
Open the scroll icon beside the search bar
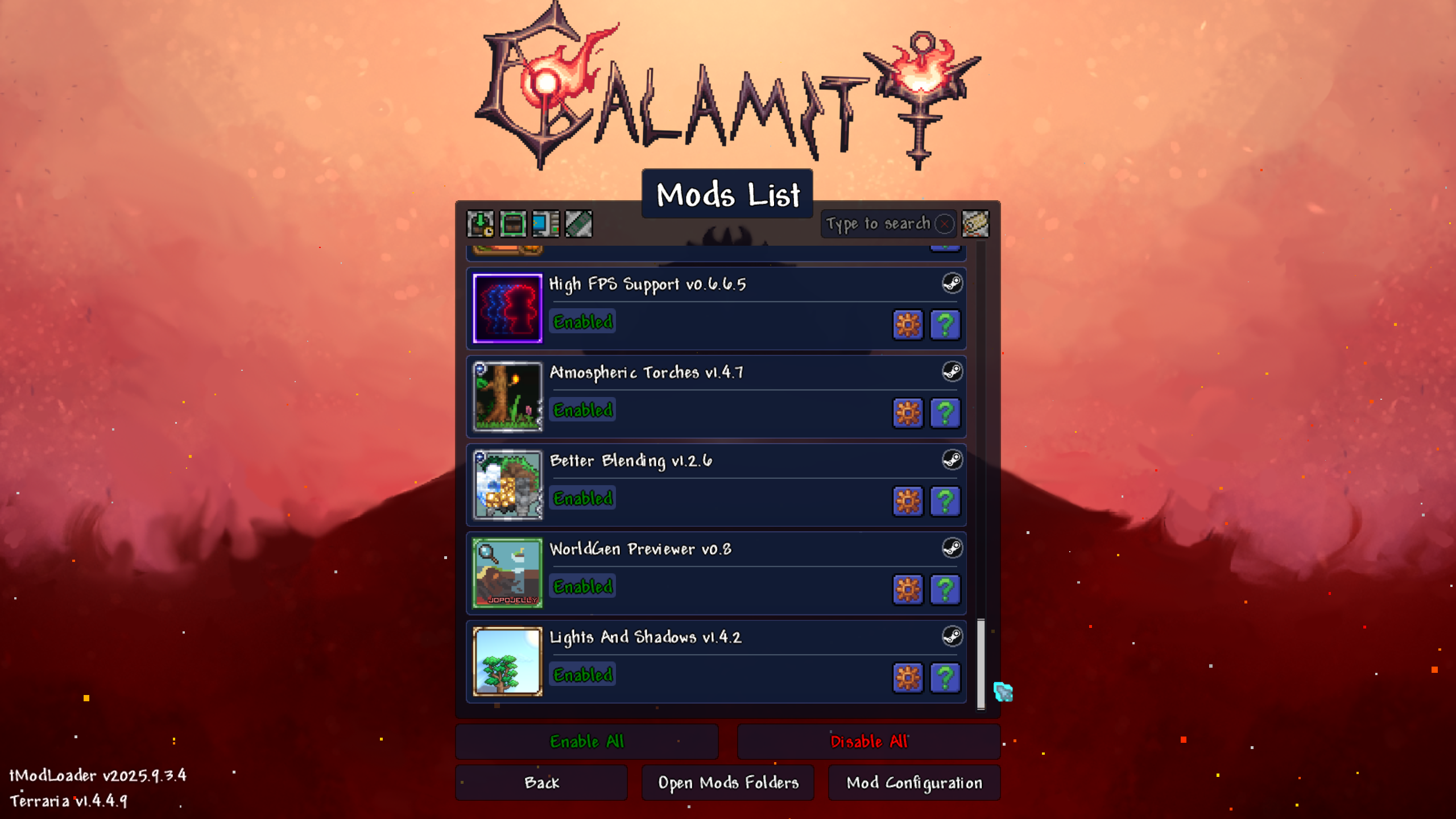[x=975, y=224]
